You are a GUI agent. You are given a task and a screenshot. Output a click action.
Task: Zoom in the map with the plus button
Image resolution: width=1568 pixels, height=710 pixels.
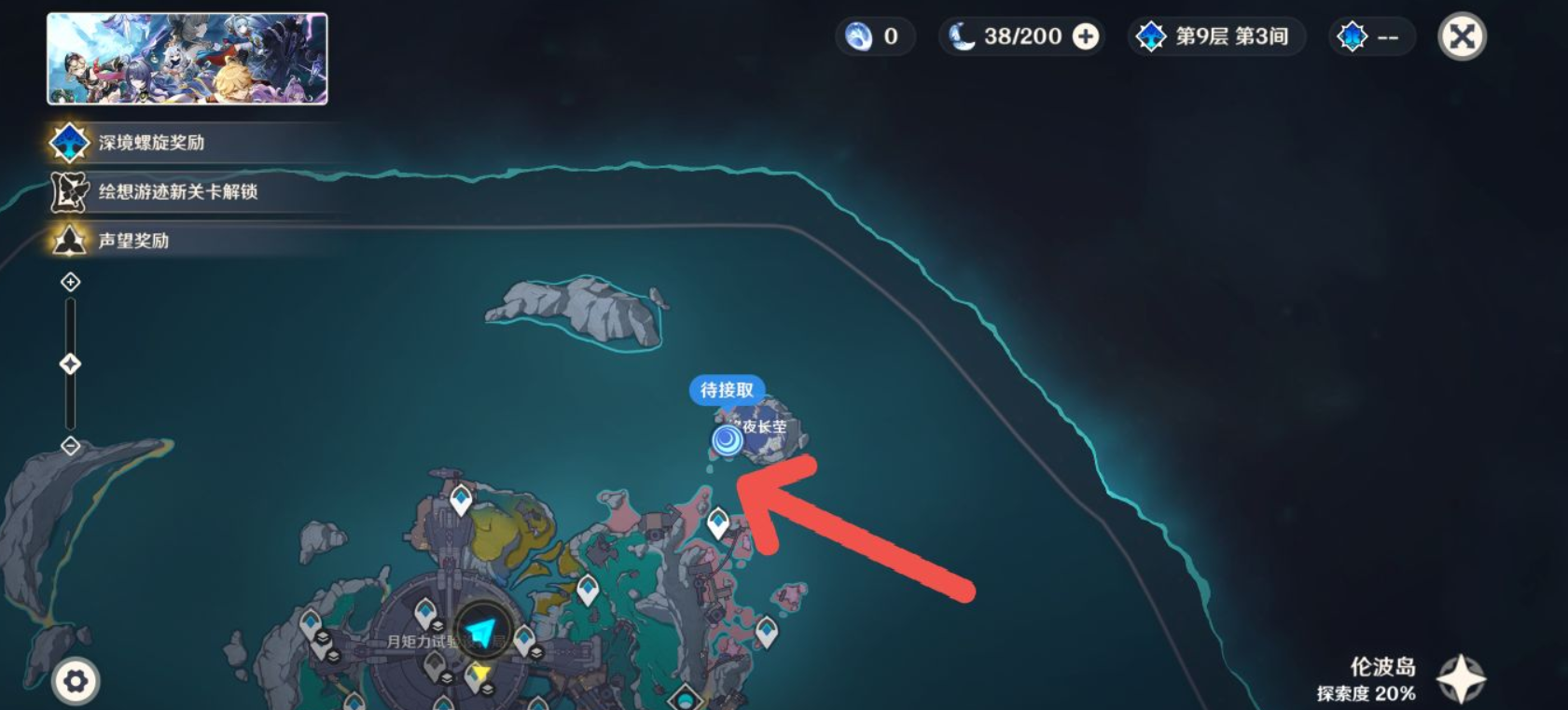tap(71, 282)
